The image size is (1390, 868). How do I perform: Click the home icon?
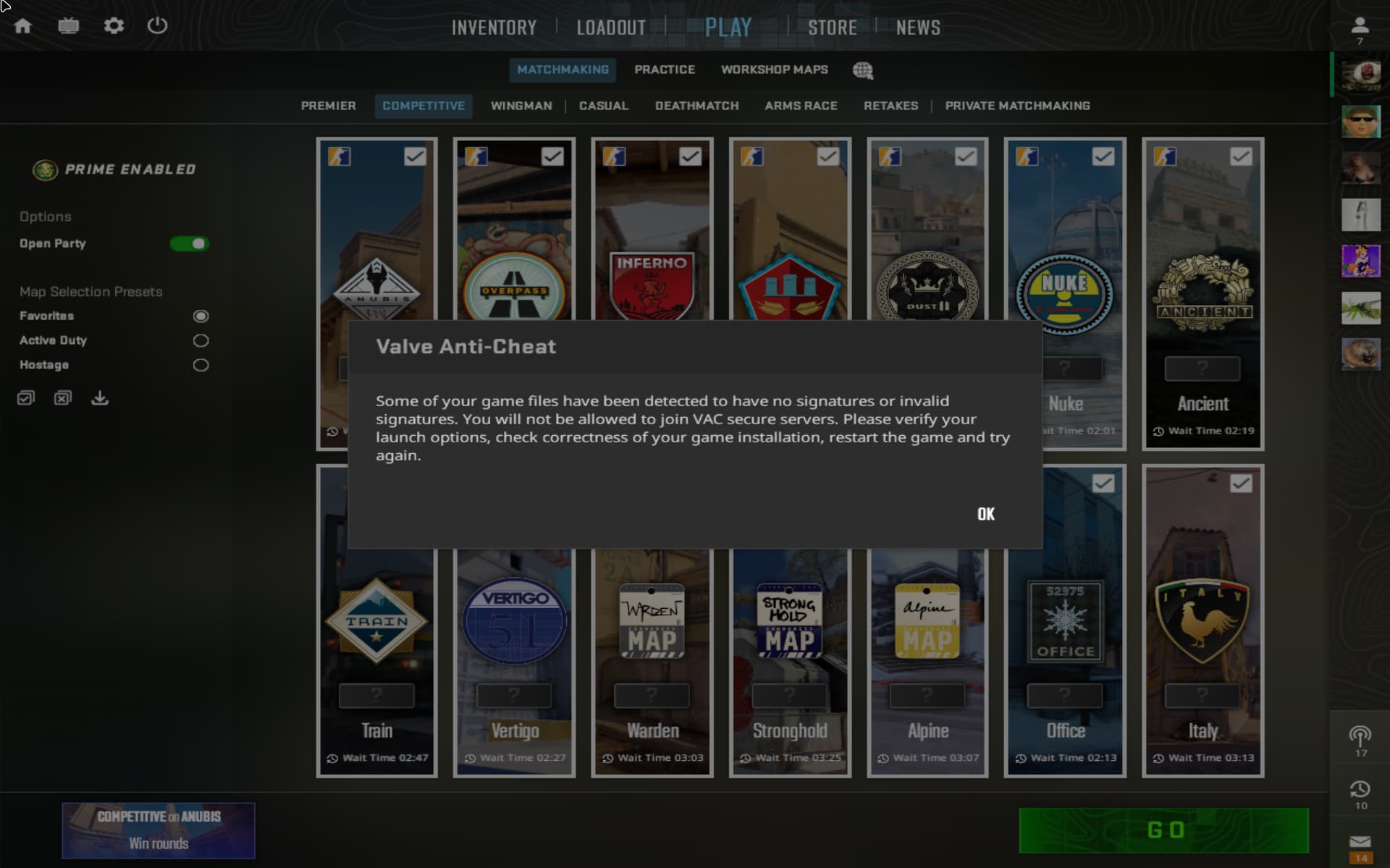click(x=23, y=26)
